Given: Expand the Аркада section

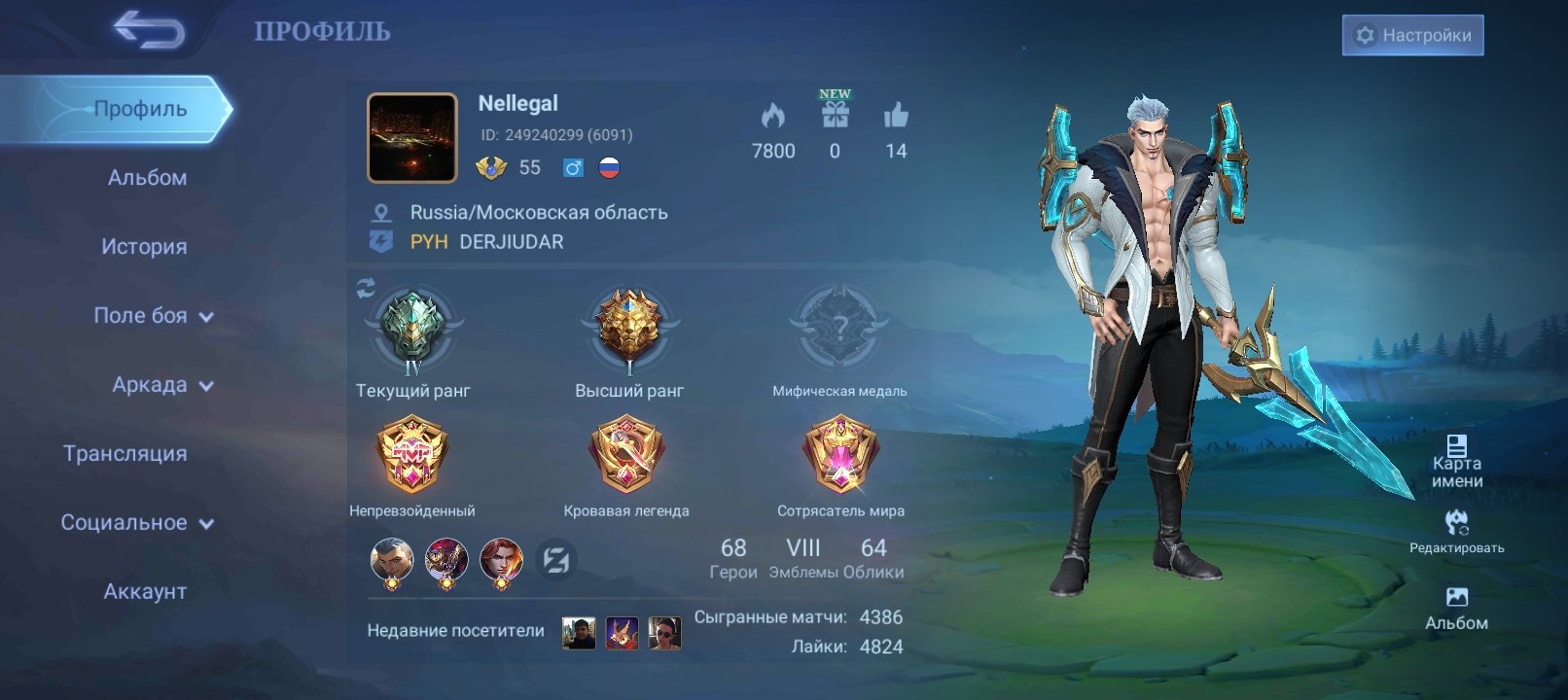Looking at the screenshot, I should point(161,385).
